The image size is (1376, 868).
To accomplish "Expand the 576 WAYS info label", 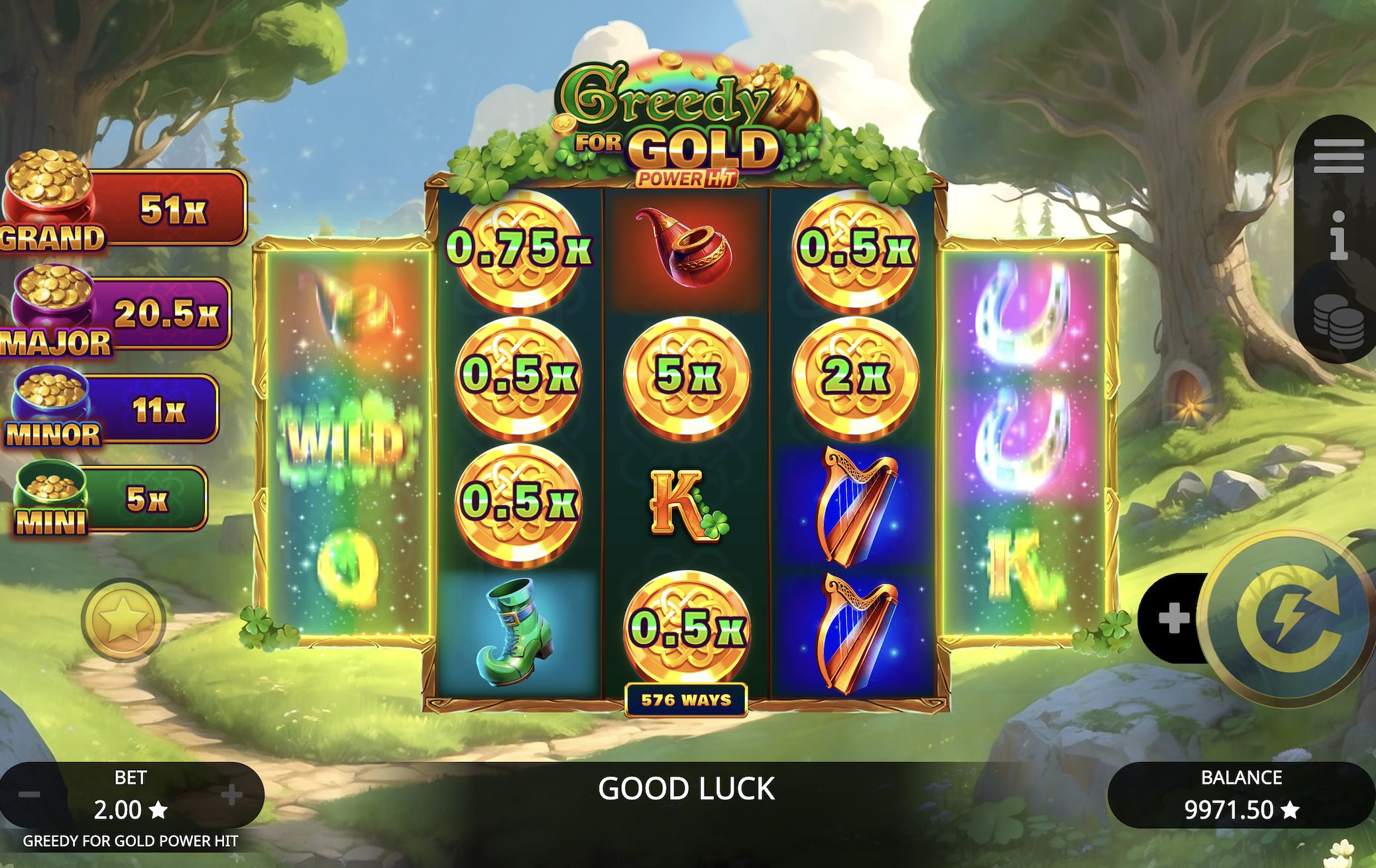I will [x=686, y=697].
